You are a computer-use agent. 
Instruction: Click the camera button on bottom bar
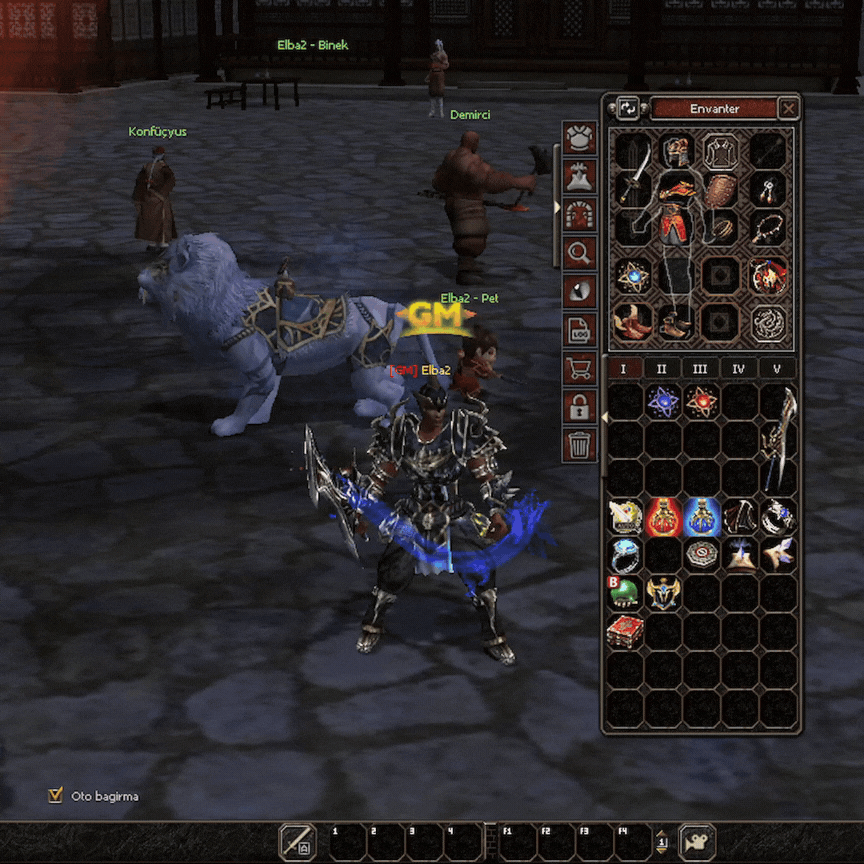(x=697, y=842)
